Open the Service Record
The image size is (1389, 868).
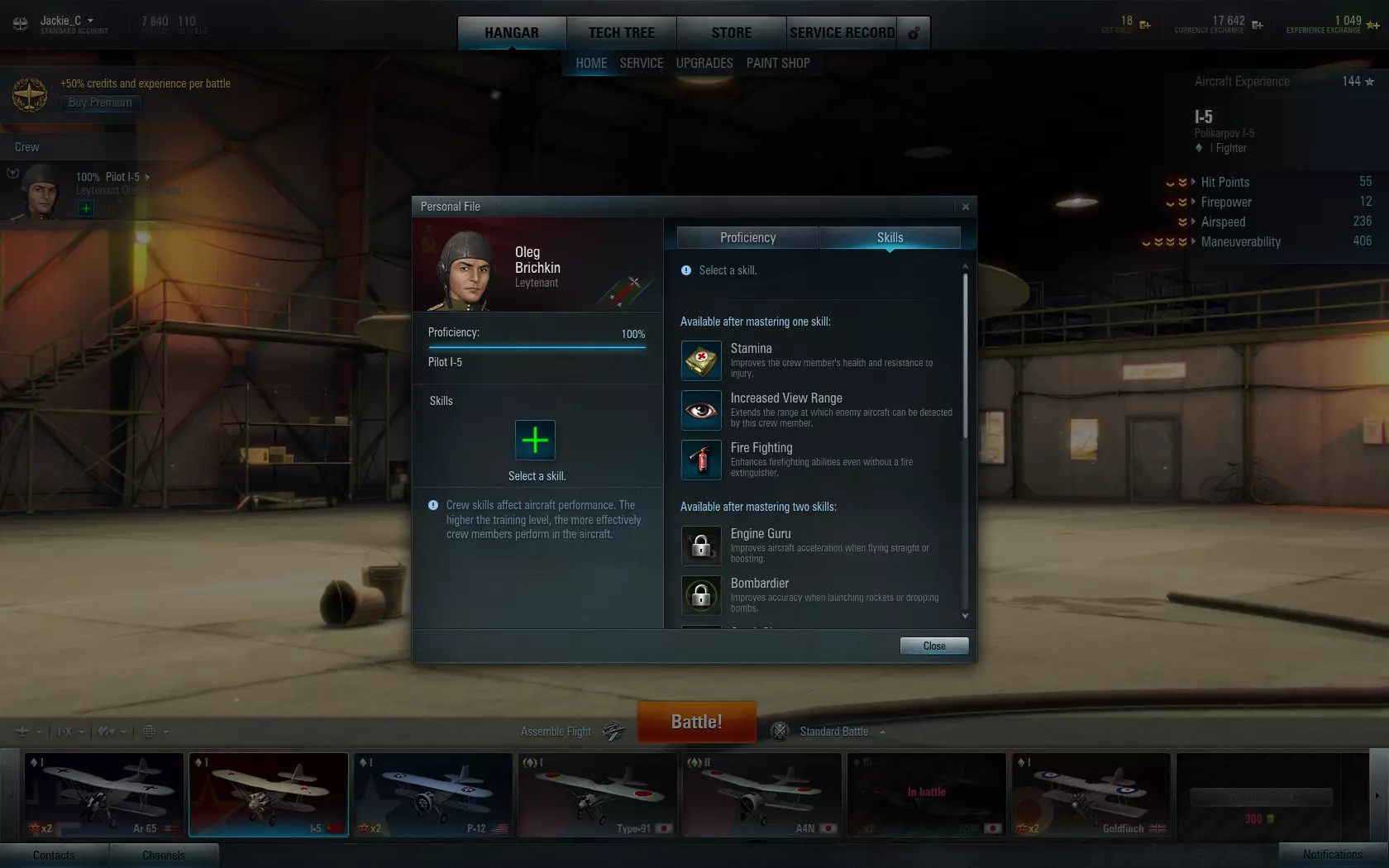click(842, 33)
